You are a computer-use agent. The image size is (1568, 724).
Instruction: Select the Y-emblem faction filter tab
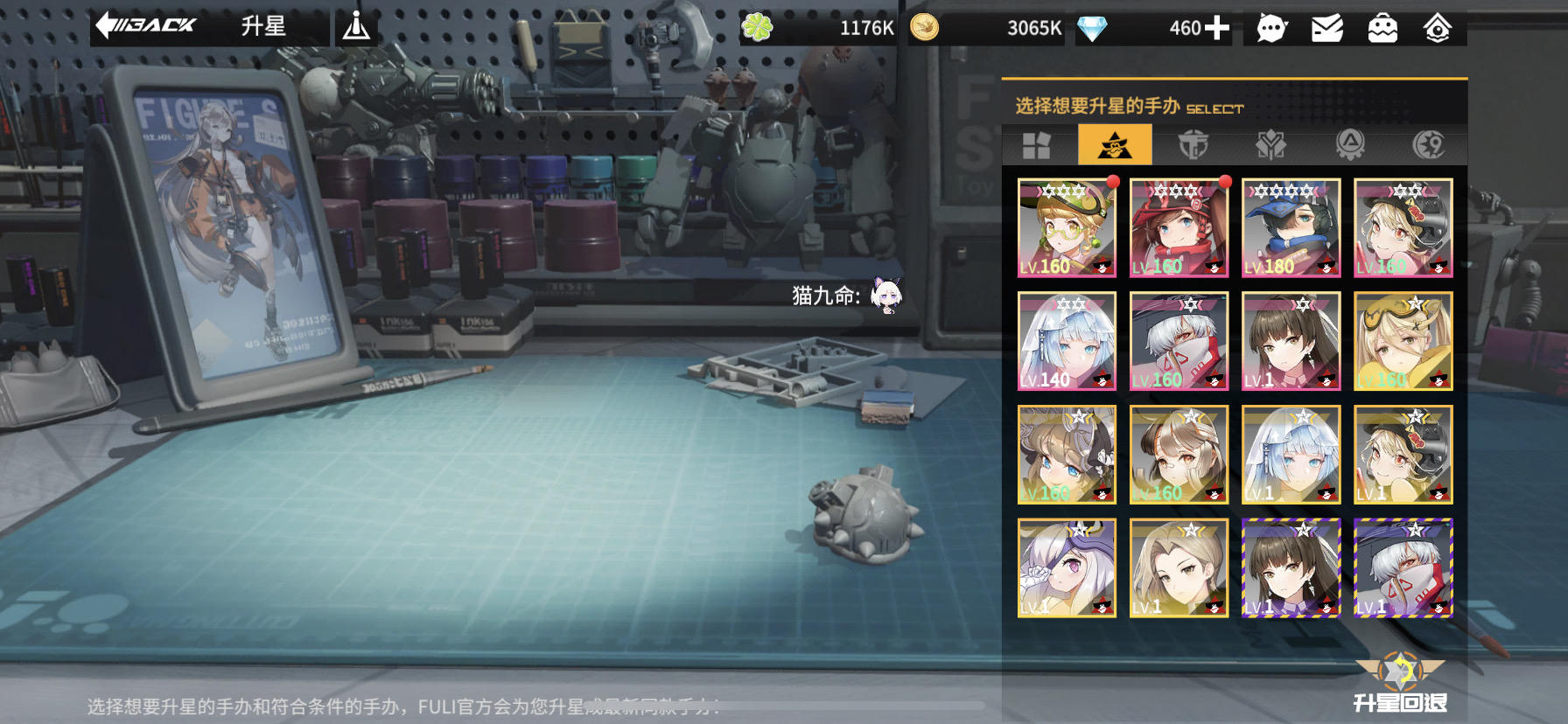(x=1272, y=144)
